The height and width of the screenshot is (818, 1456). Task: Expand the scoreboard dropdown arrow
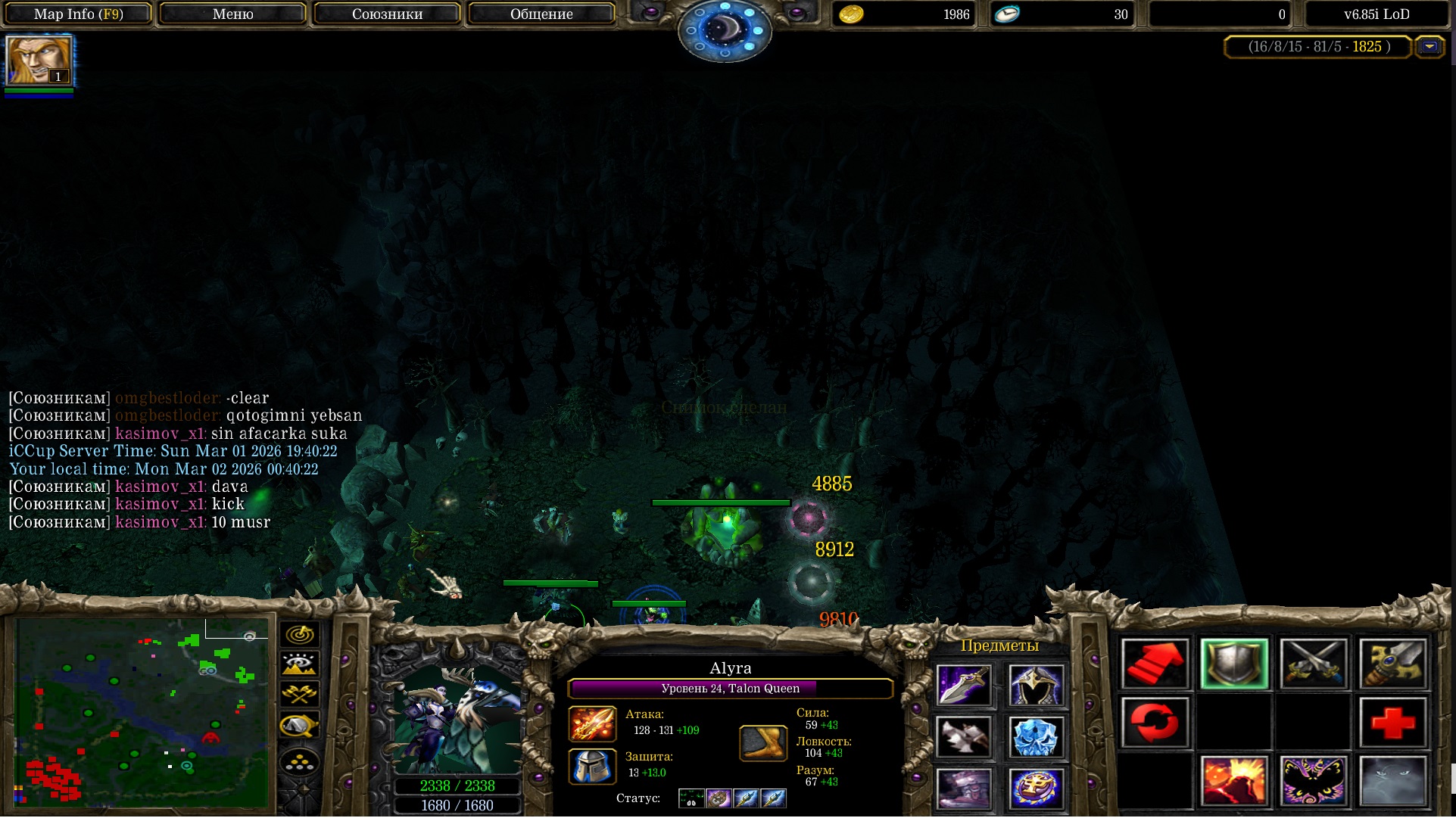click(1429, 47)
